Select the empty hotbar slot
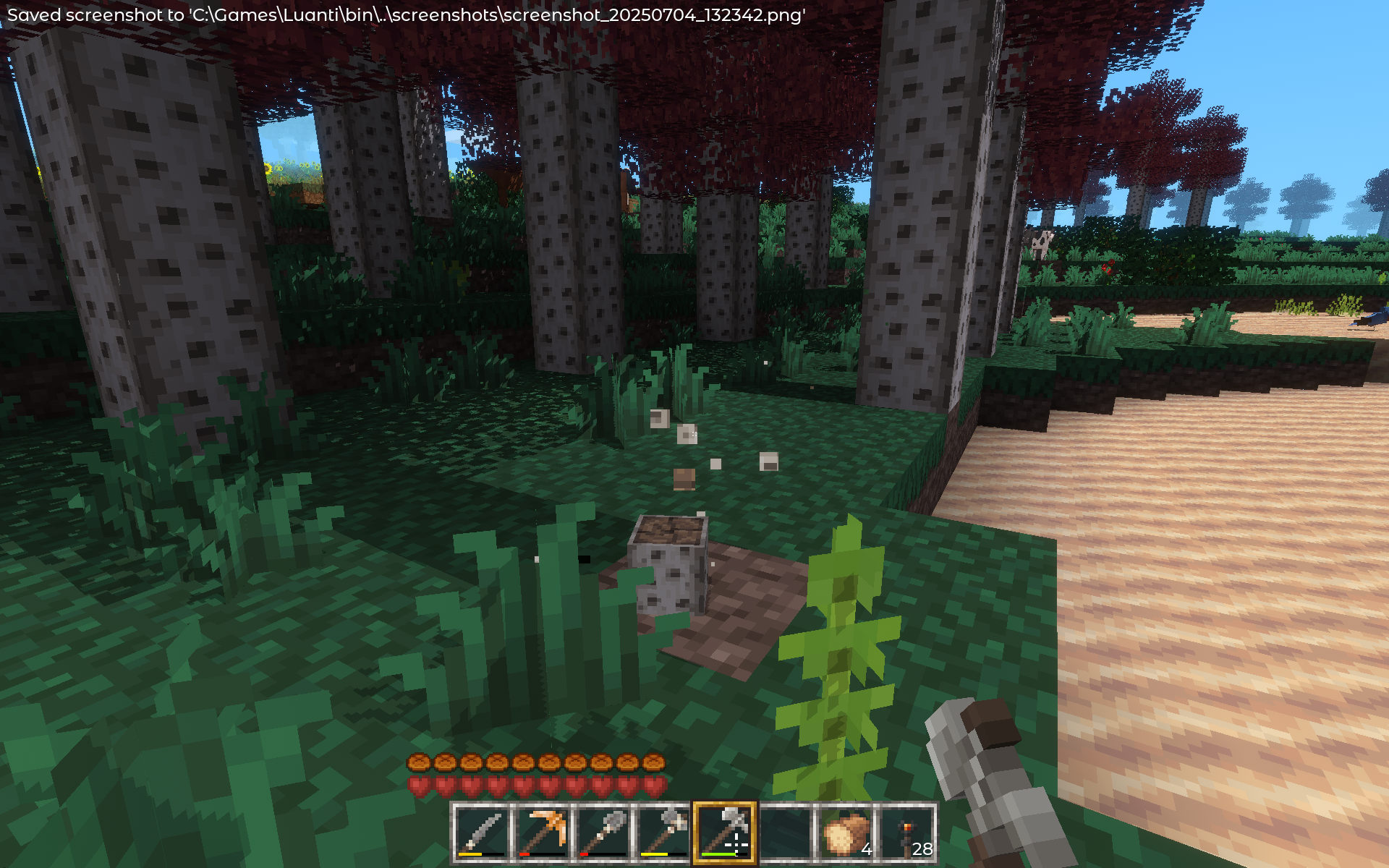1389x868 pixels. click(x=785, y=833)
